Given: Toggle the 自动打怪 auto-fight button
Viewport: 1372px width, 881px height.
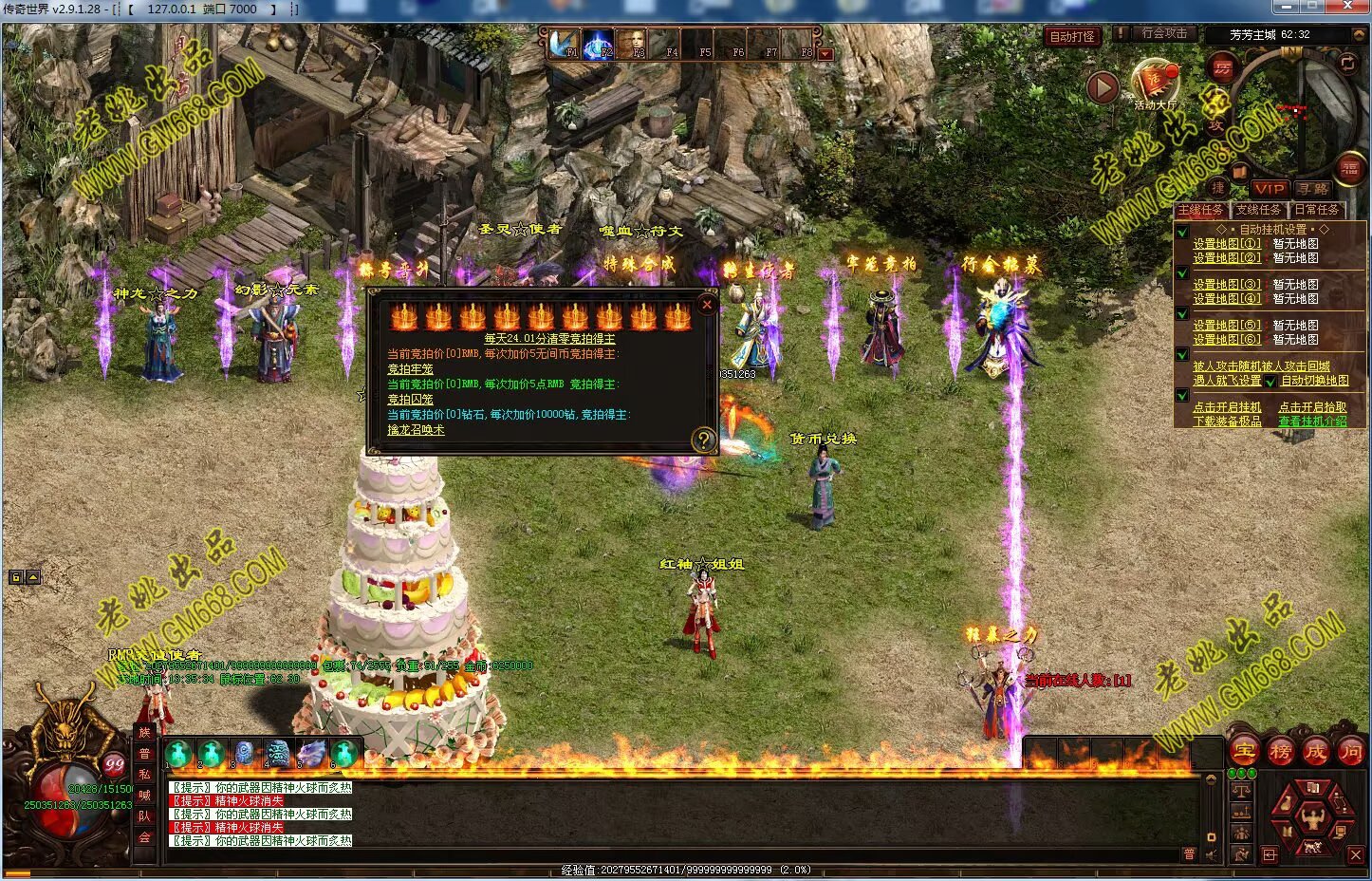Looking at the screenshot, I should [x=1071, y=36].
